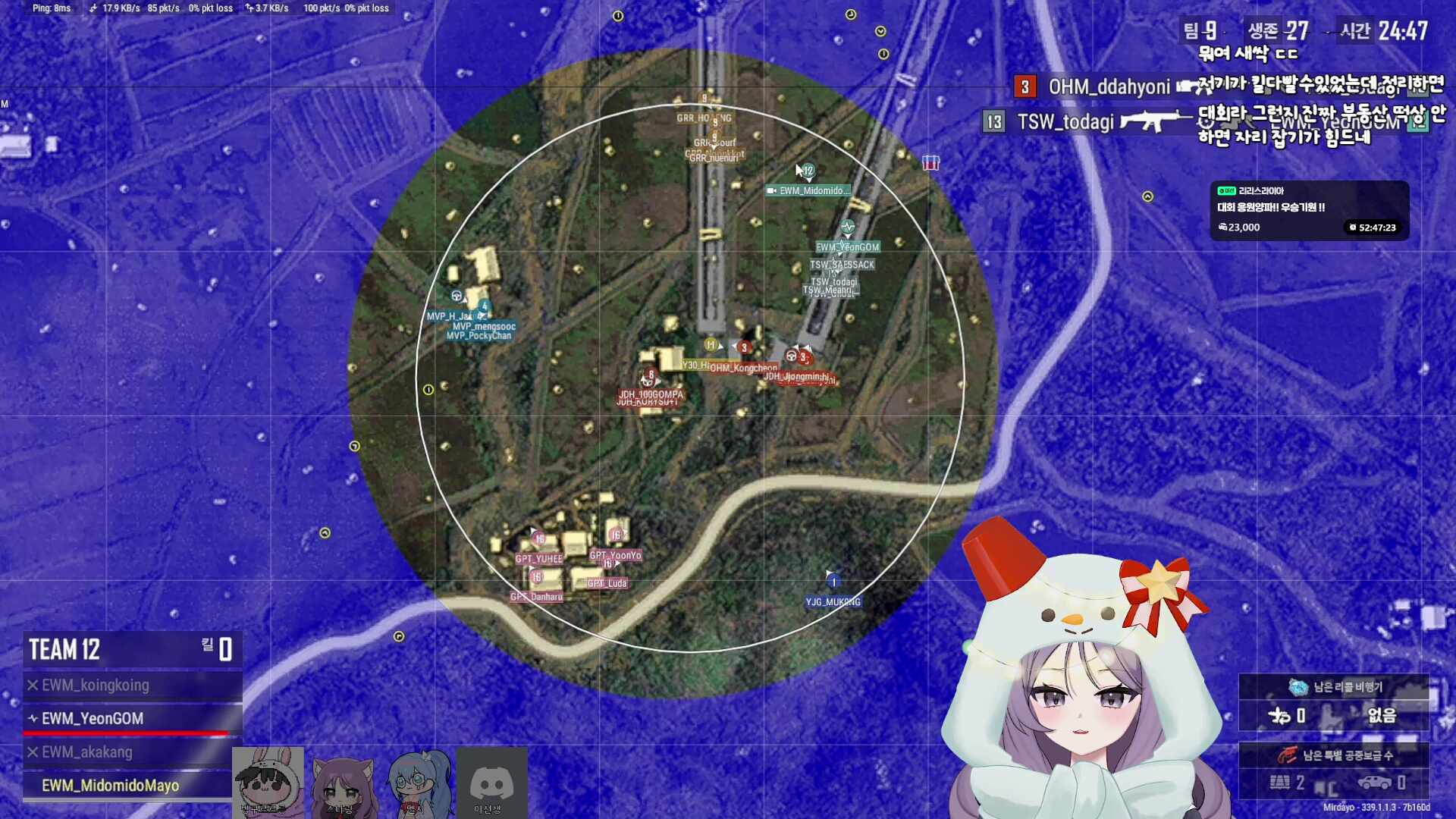Click the cat-eared character avatar thumbnail
This screenshot has width=1456, height=819.
coord(345,781)
